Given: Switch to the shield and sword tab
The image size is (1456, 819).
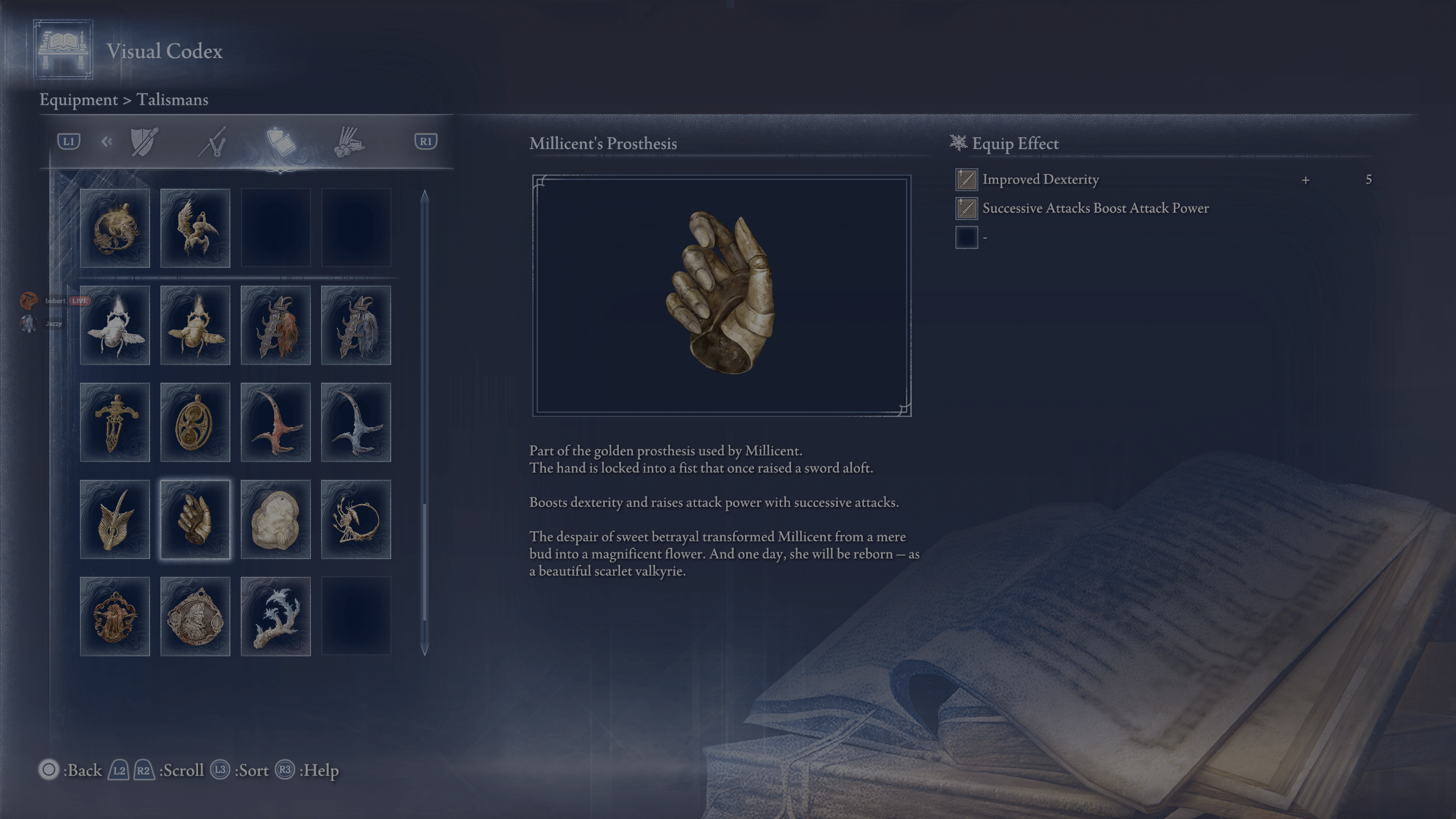Looking at the screenshot, I should 144,141.
